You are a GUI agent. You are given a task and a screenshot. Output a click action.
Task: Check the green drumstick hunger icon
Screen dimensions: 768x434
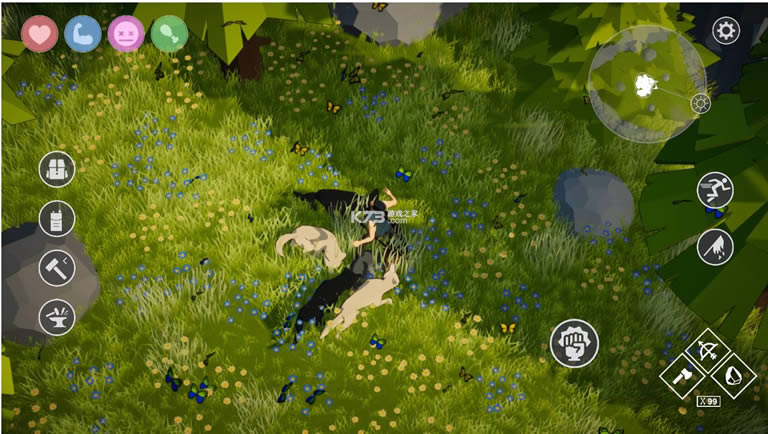[x=169, y=34]
